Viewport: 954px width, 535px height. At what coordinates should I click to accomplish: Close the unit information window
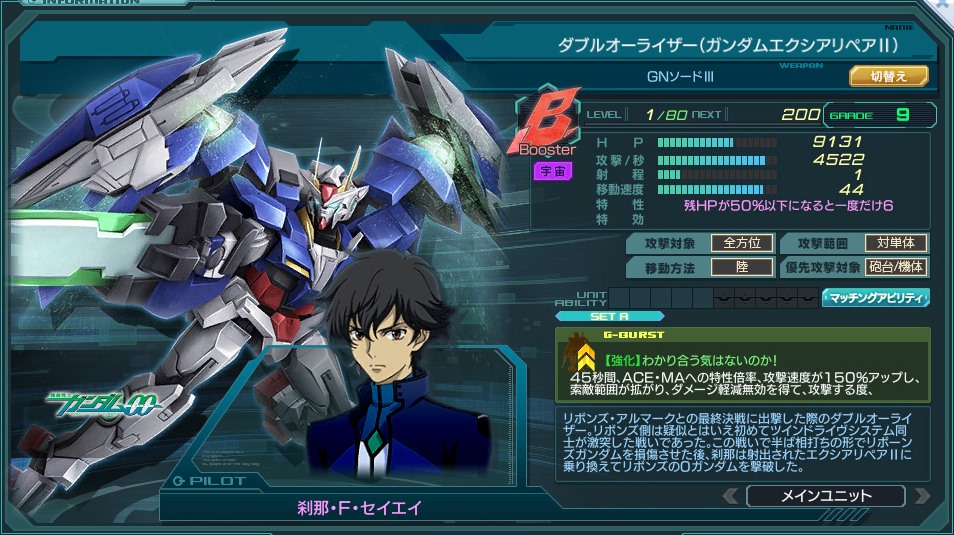coord(944,5)
